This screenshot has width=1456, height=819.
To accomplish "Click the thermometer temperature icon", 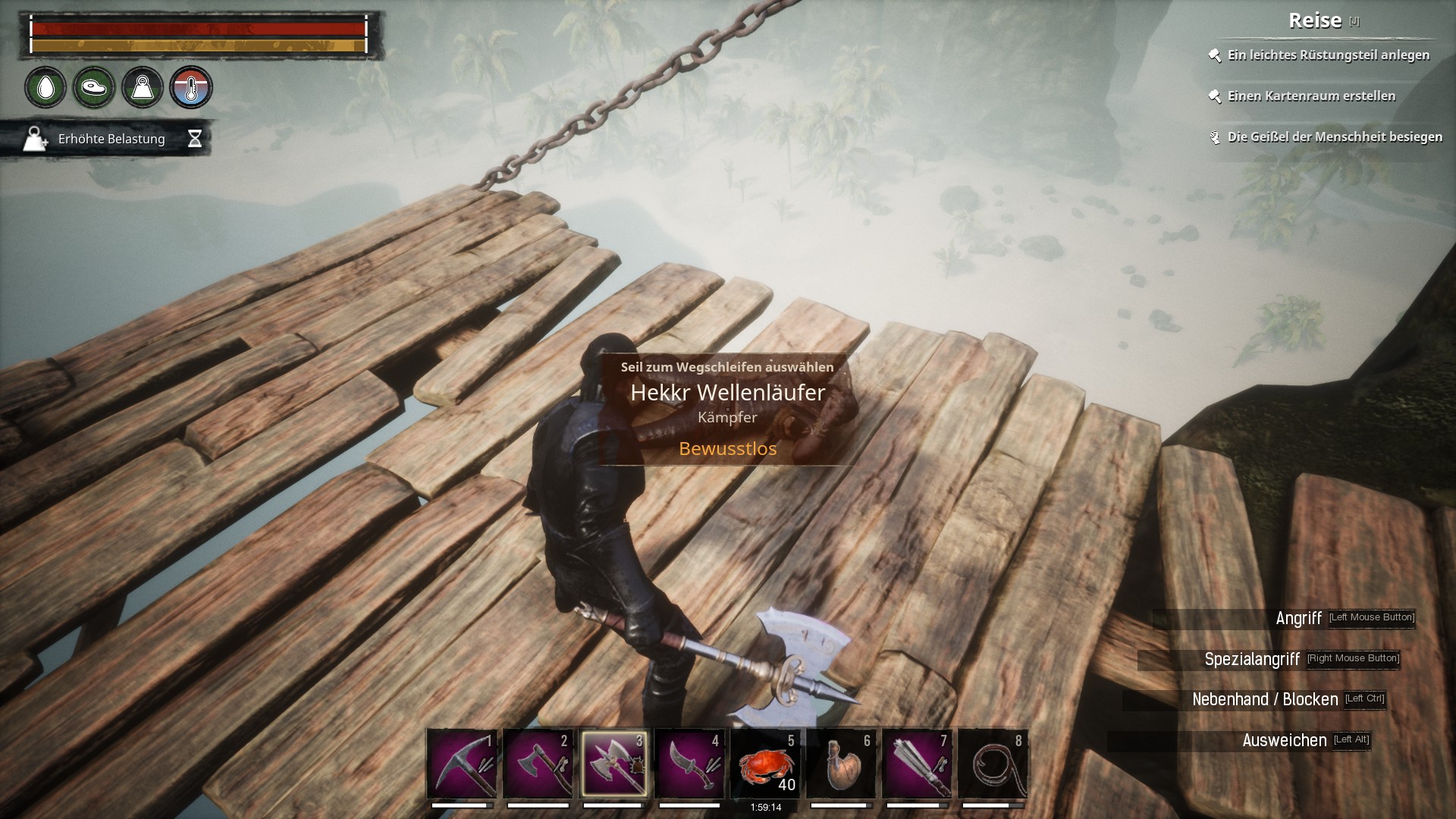I will (191, 88).
